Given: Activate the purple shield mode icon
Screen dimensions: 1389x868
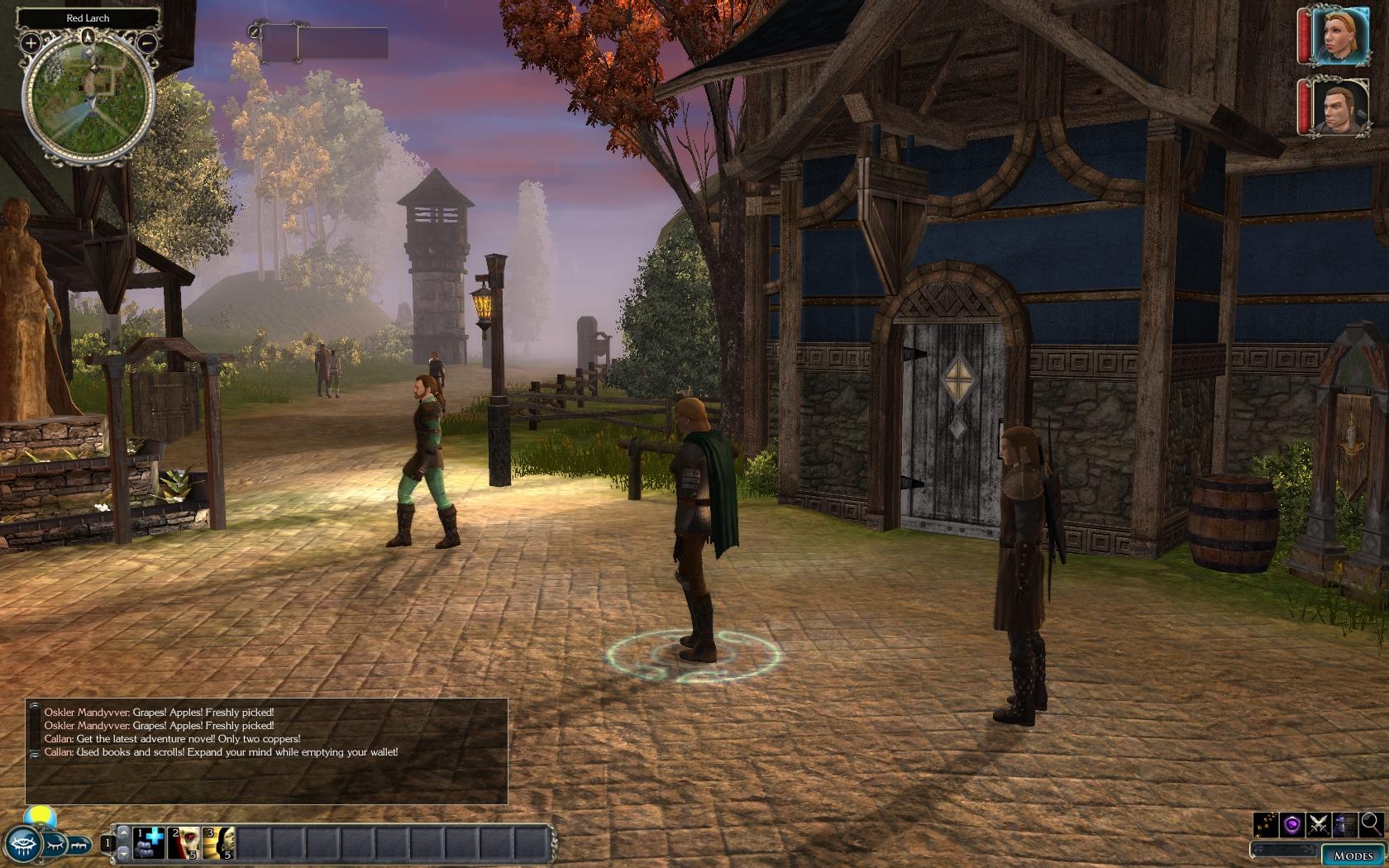Looking at the screenshot, I should (1292, 824).
